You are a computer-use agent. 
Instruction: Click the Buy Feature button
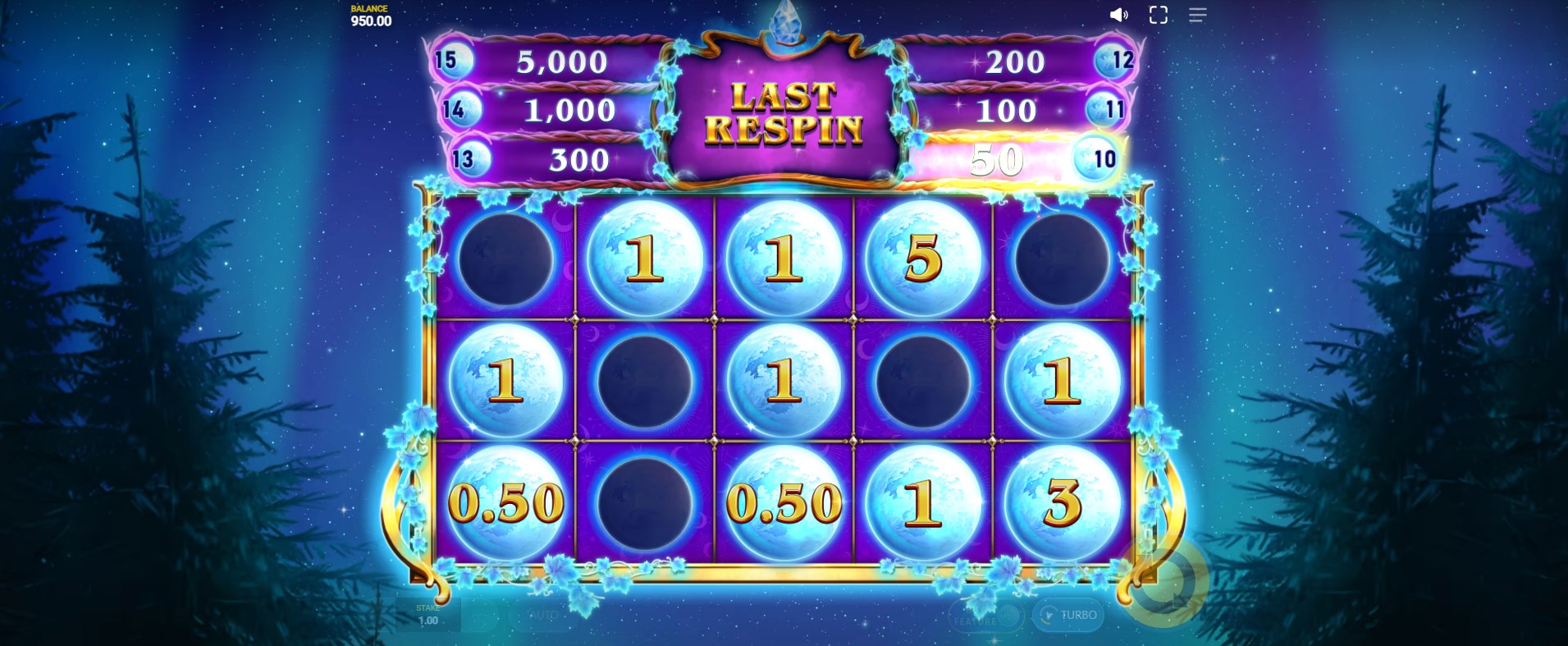[986, 616]
